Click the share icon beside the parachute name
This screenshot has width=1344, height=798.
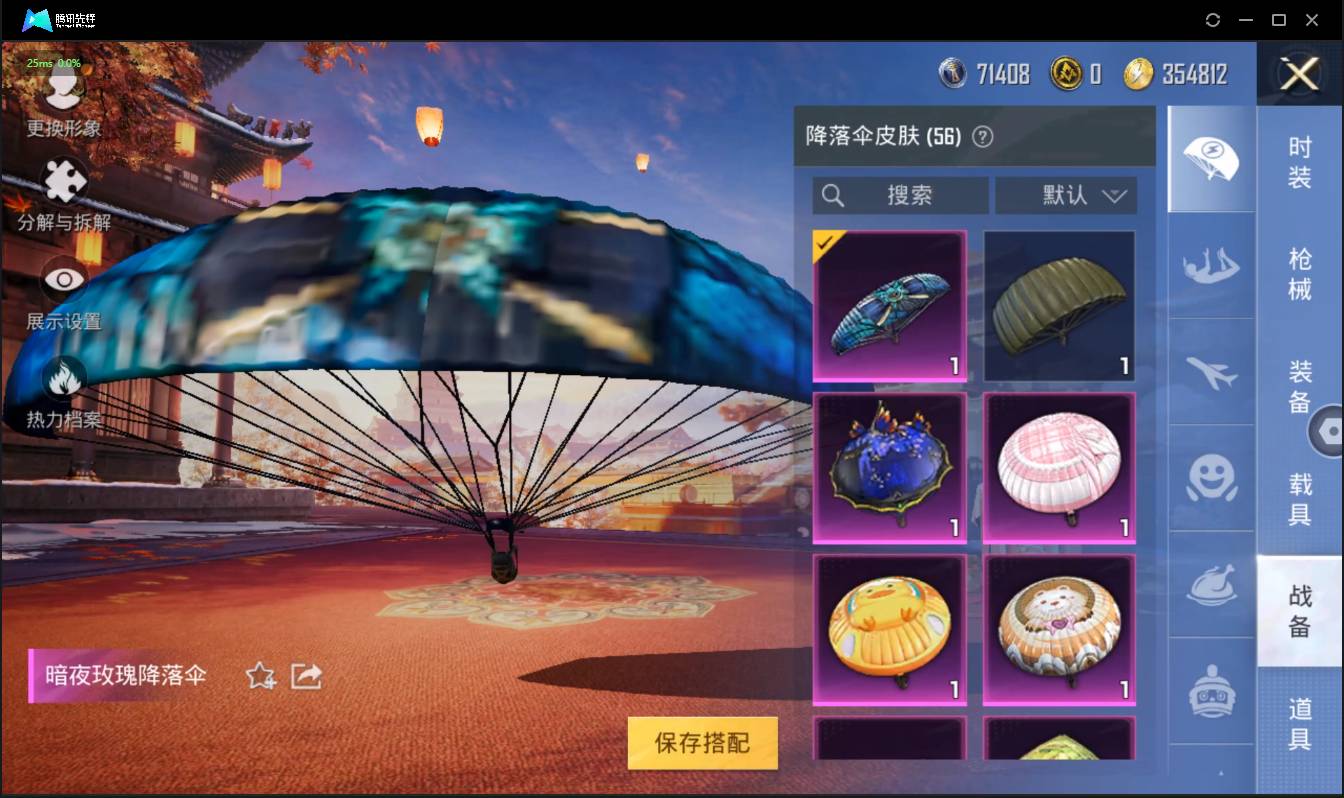[x=305, y=676]
